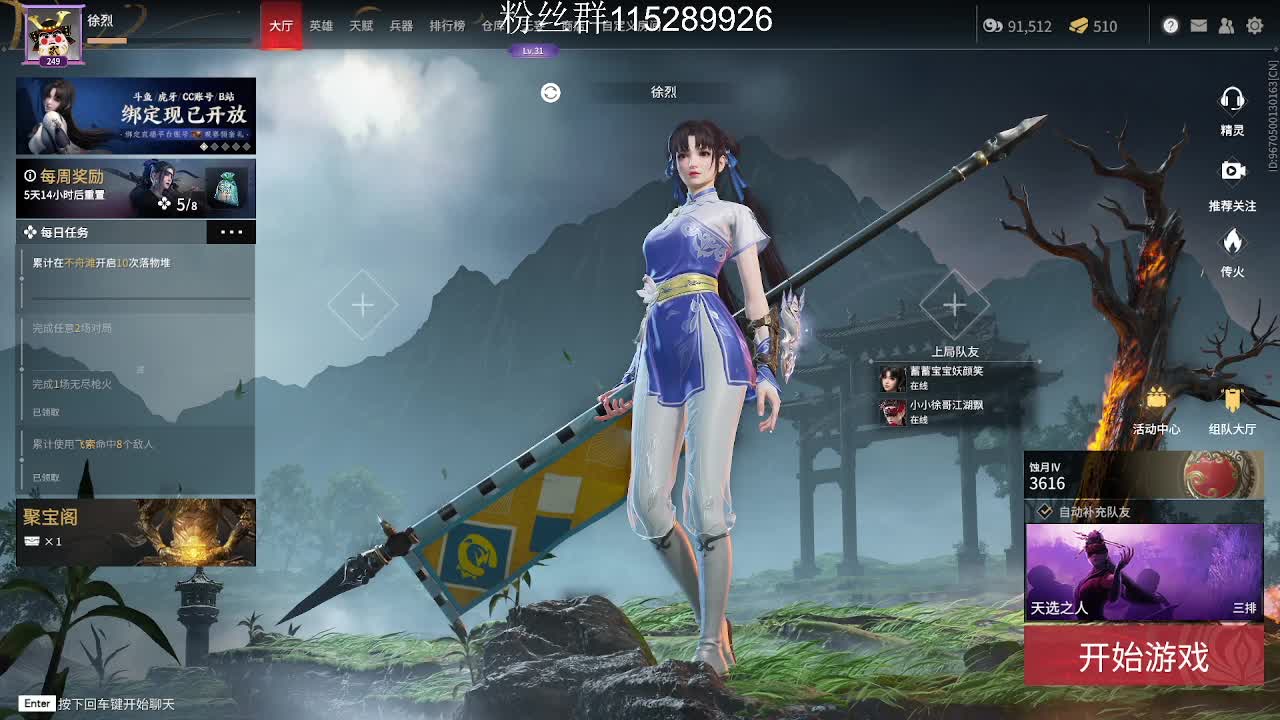Open the 聚宝阁 treasure panel

pos(136,533)
